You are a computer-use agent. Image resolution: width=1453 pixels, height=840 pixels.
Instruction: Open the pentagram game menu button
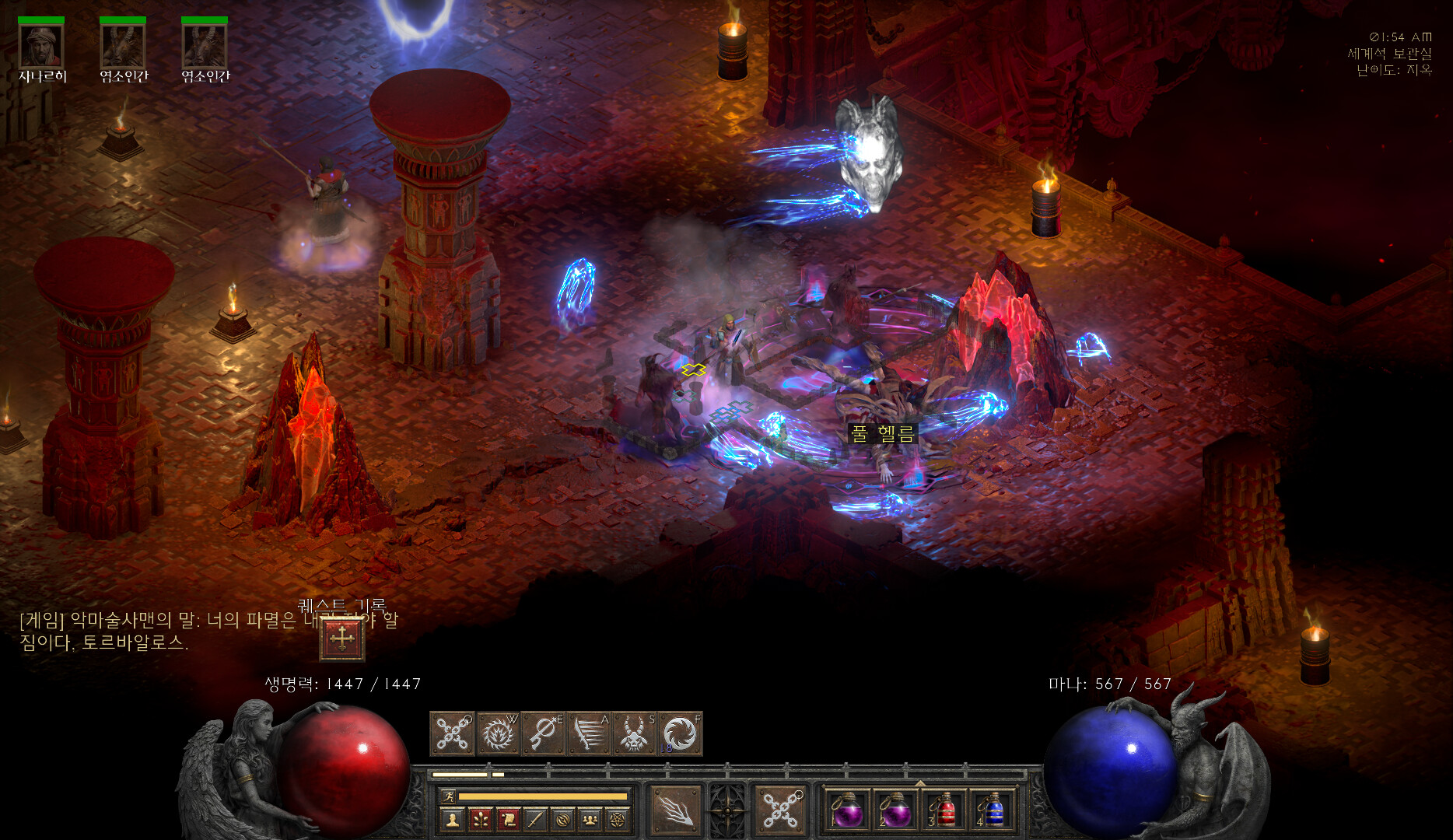(x=618, y=819)
